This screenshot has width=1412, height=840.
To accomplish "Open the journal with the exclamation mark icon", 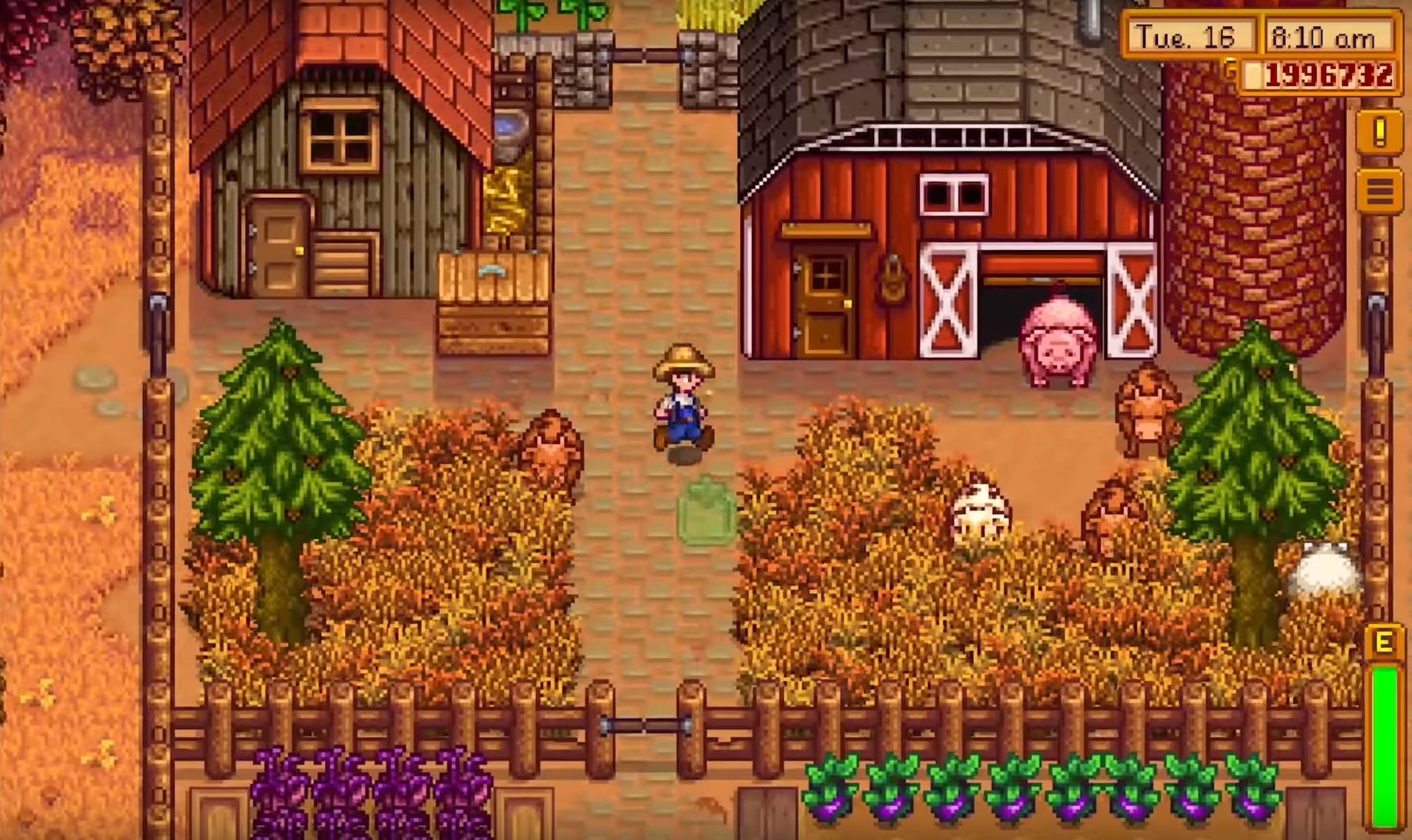I will click(1379, 131).
